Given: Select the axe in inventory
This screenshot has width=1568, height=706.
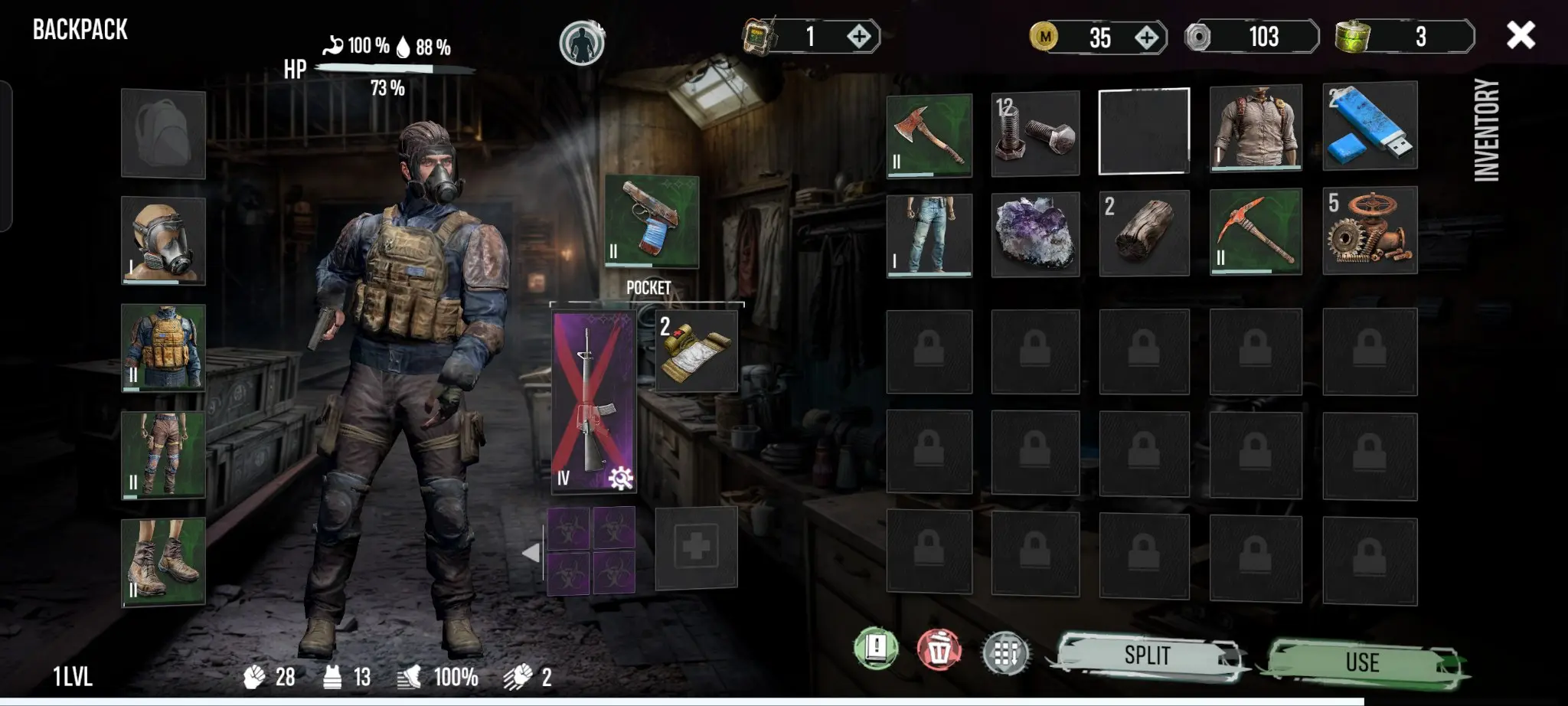Looking at the screenshot, I should coord(929,136).
